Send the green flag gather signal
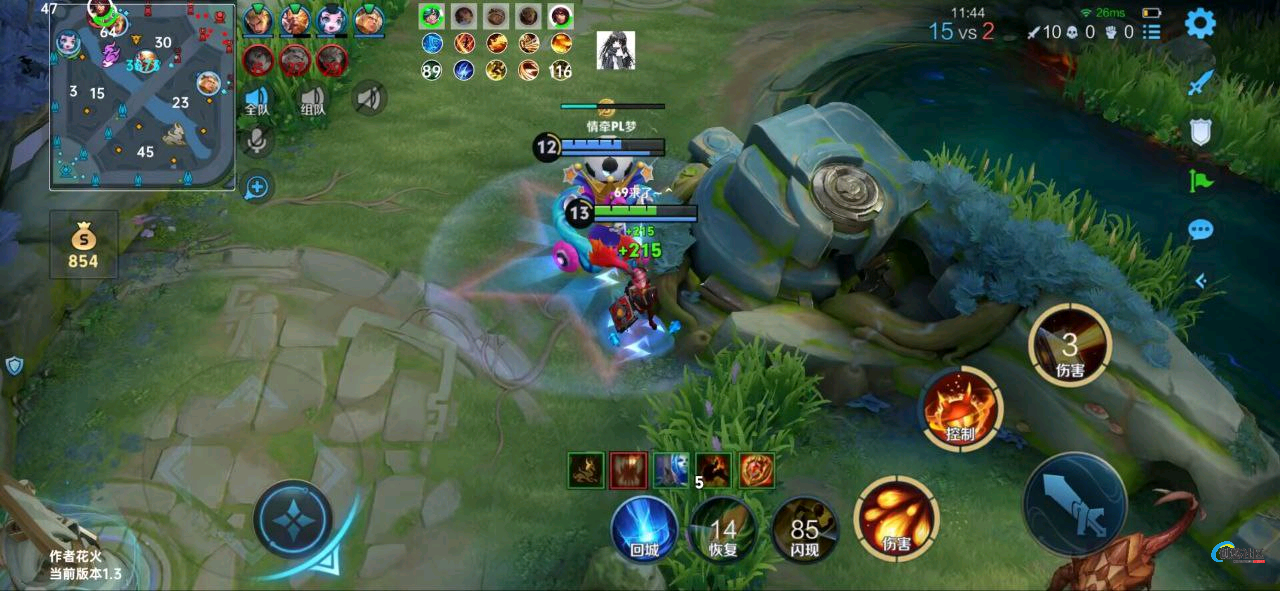Screen dimensions: 1280x591 1200,181
